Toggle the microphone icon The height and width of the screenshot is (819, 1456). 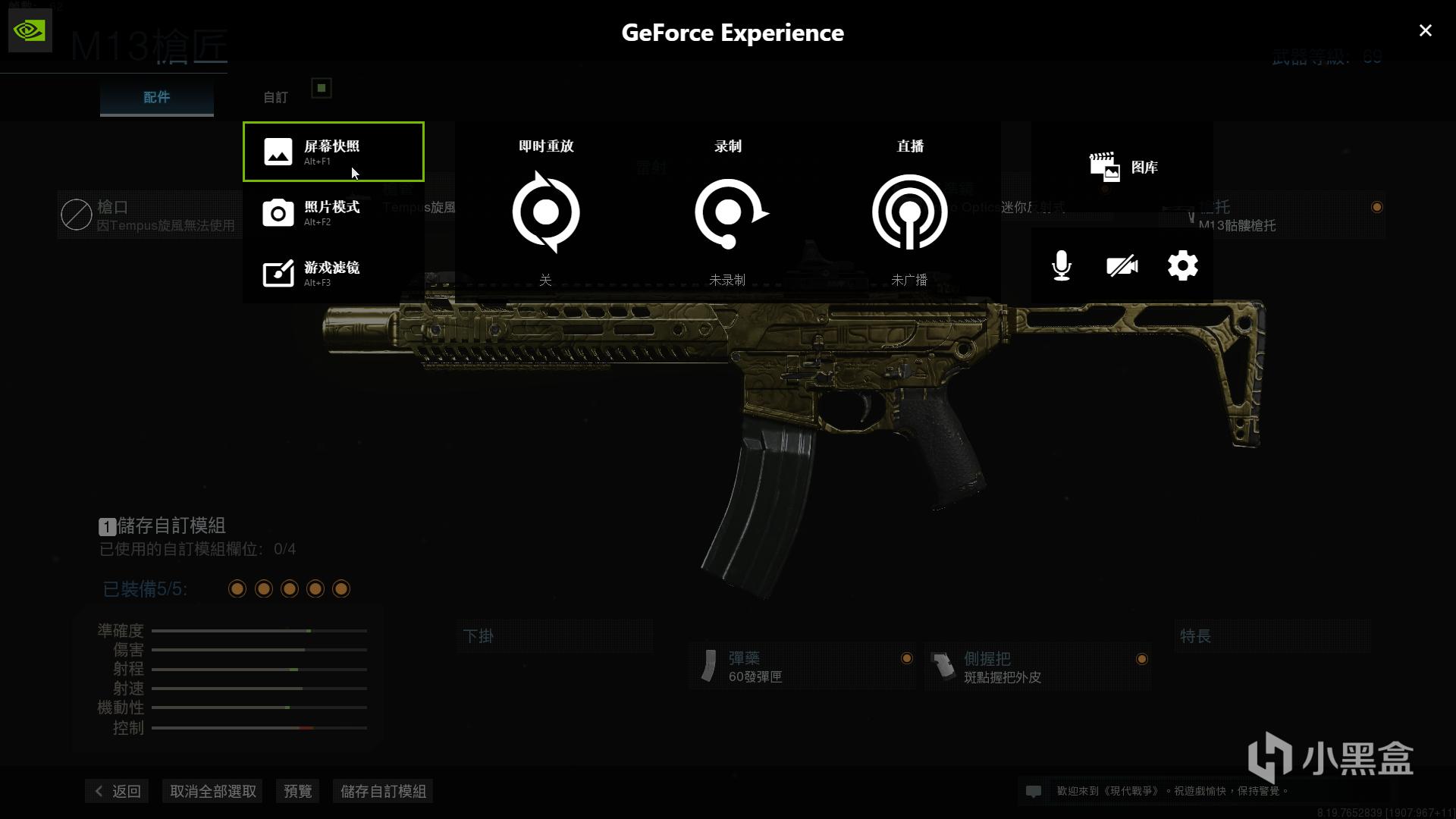point(1062,265)
